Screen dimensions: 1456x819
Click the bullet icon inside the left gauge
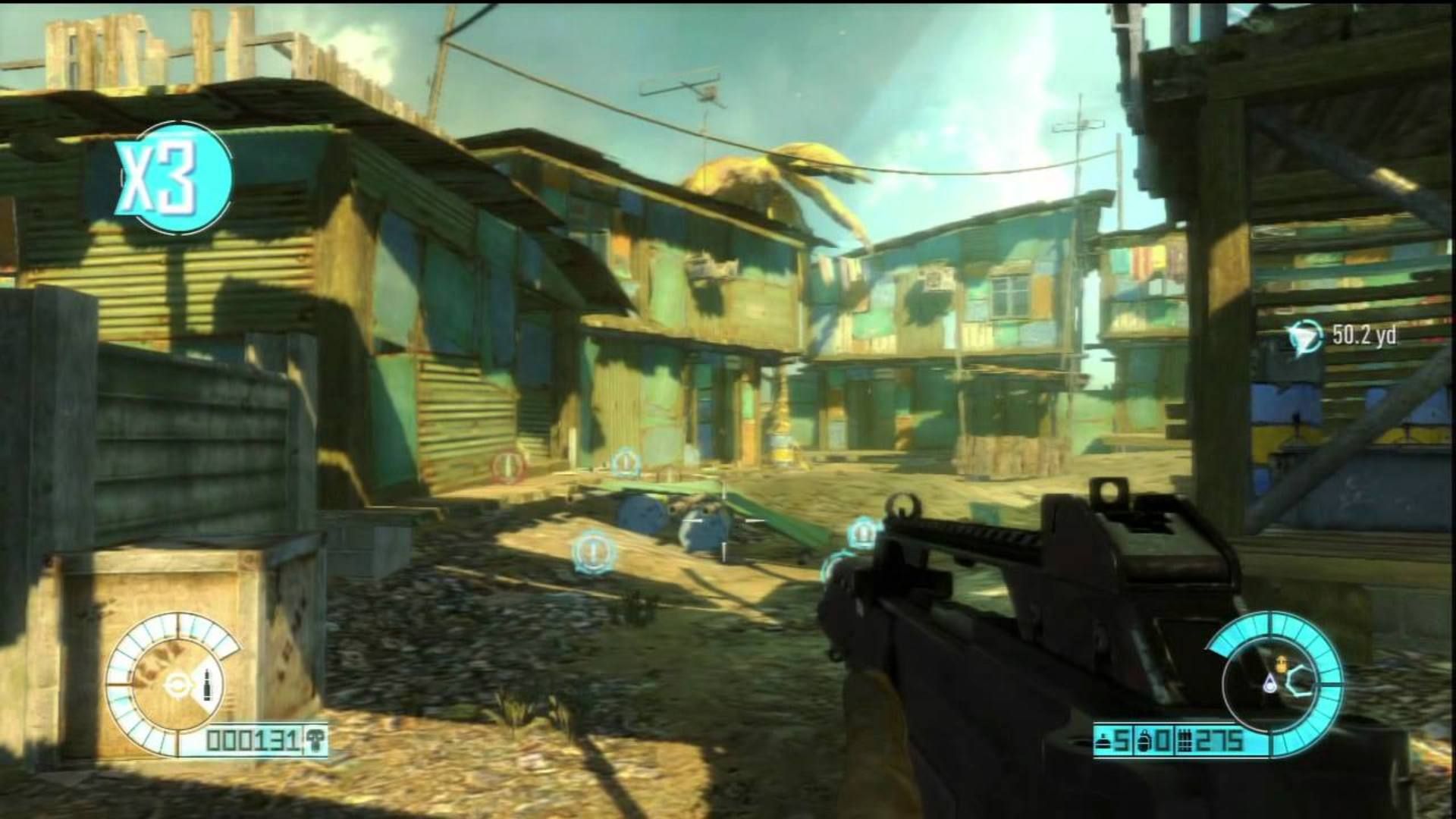pyautogui.click(x=207, y=685)
